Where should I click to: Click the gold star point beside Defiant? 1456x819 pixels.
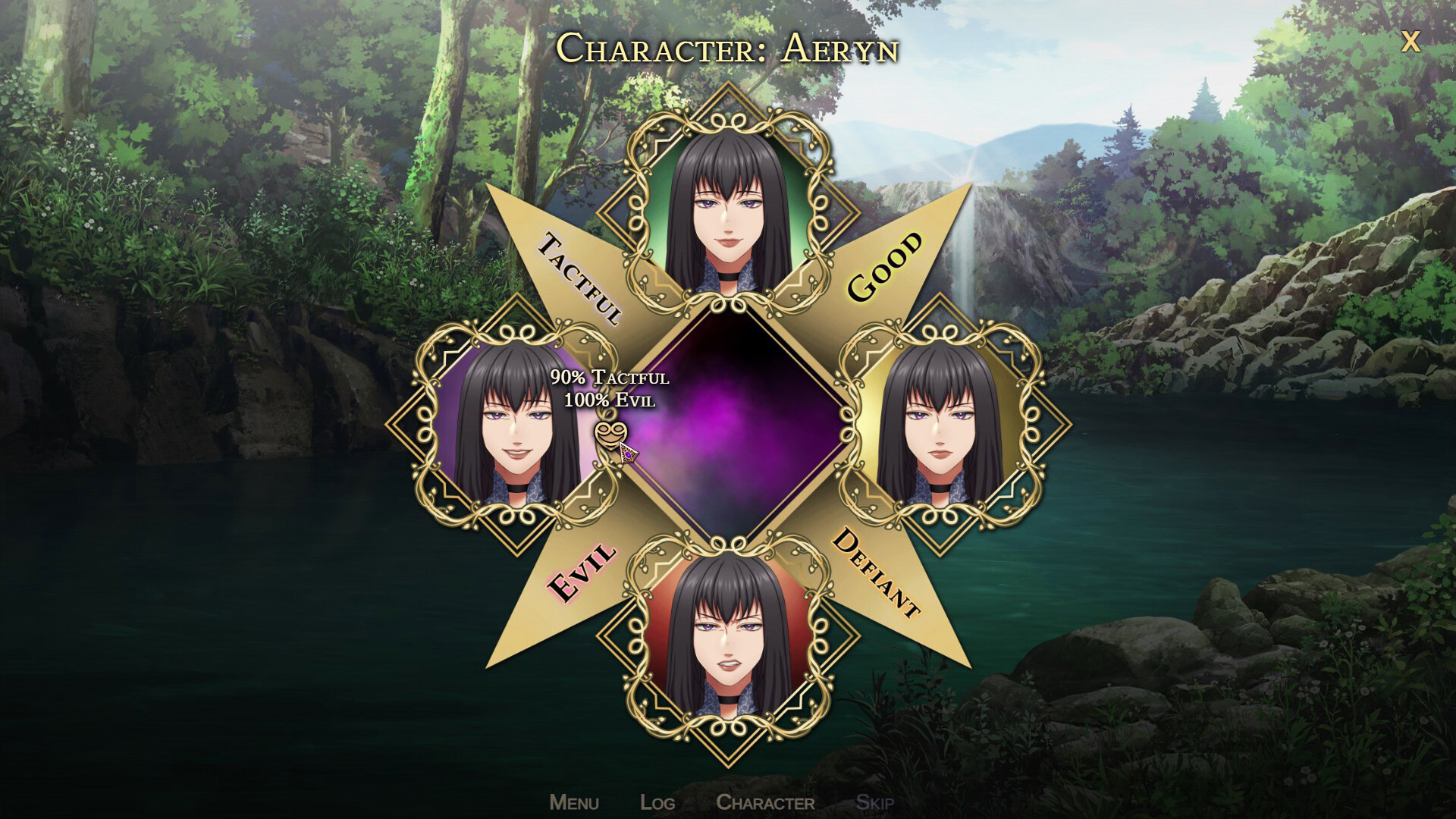(x=933, y=614)
